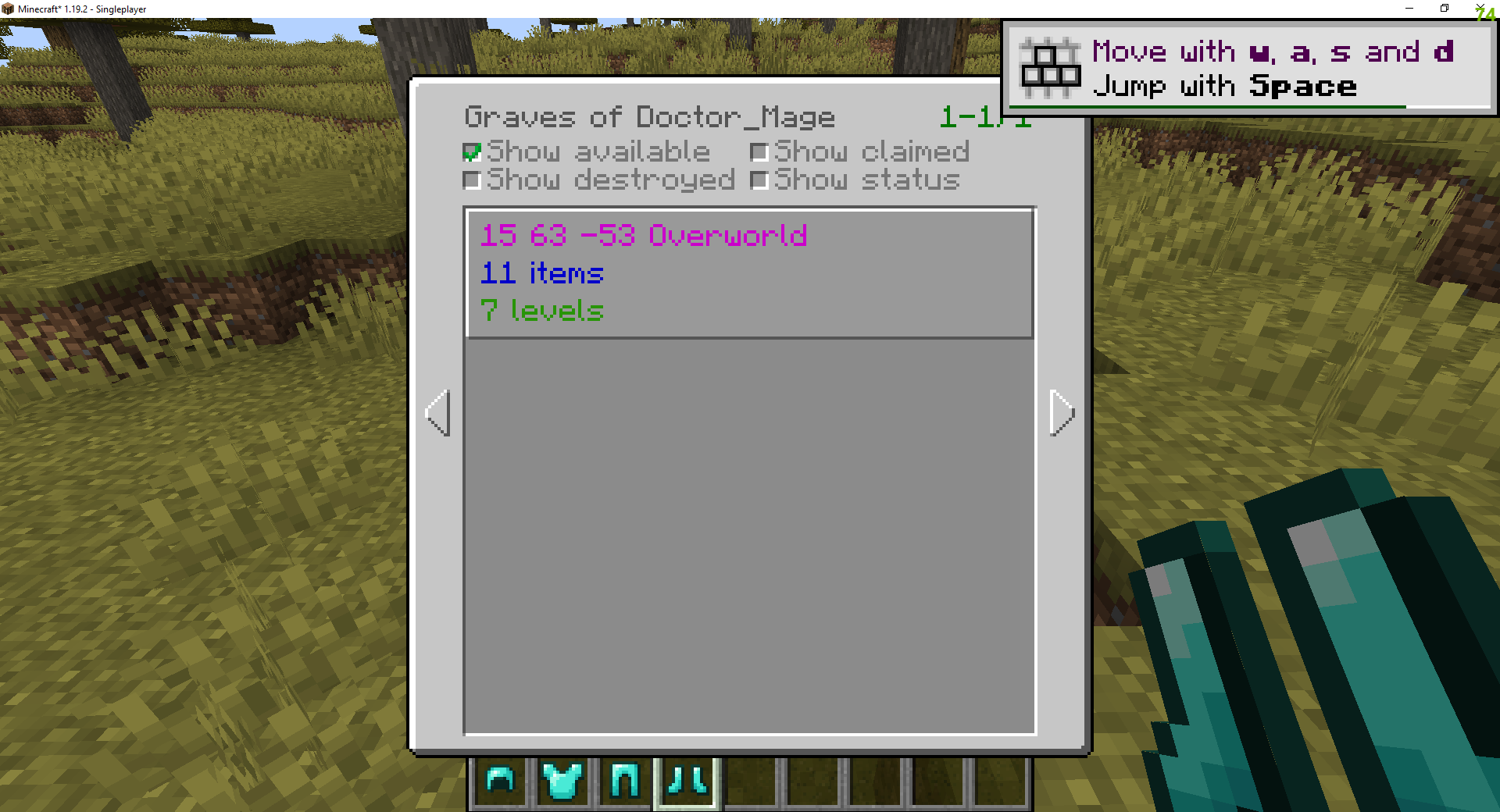Viewport: 1500px width, 812px height.
Task: Click the movement keys icon on the tutorial toast
Action: [1050, 69]
